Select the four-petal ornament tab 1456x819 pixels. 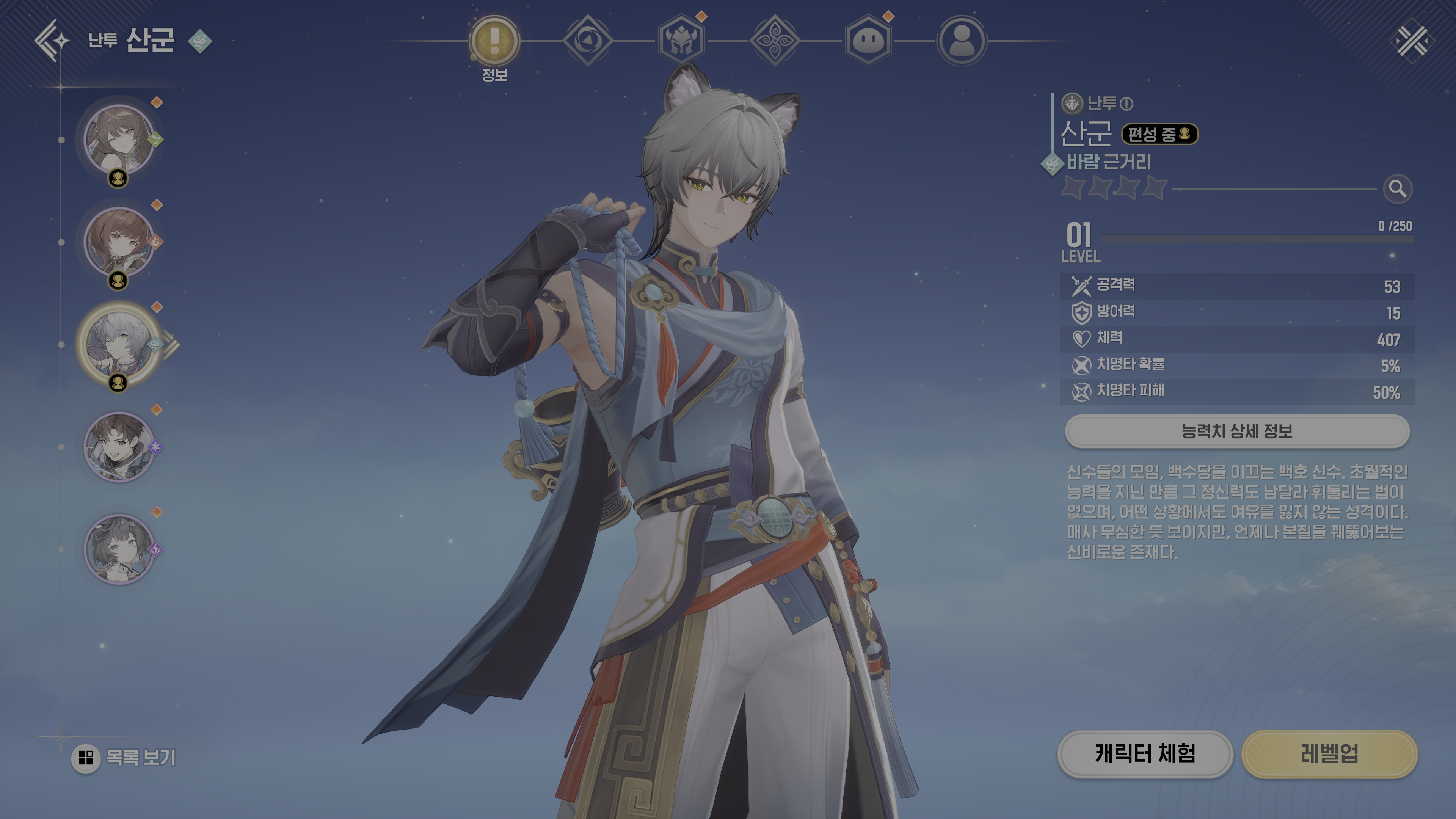pos(774,41)
